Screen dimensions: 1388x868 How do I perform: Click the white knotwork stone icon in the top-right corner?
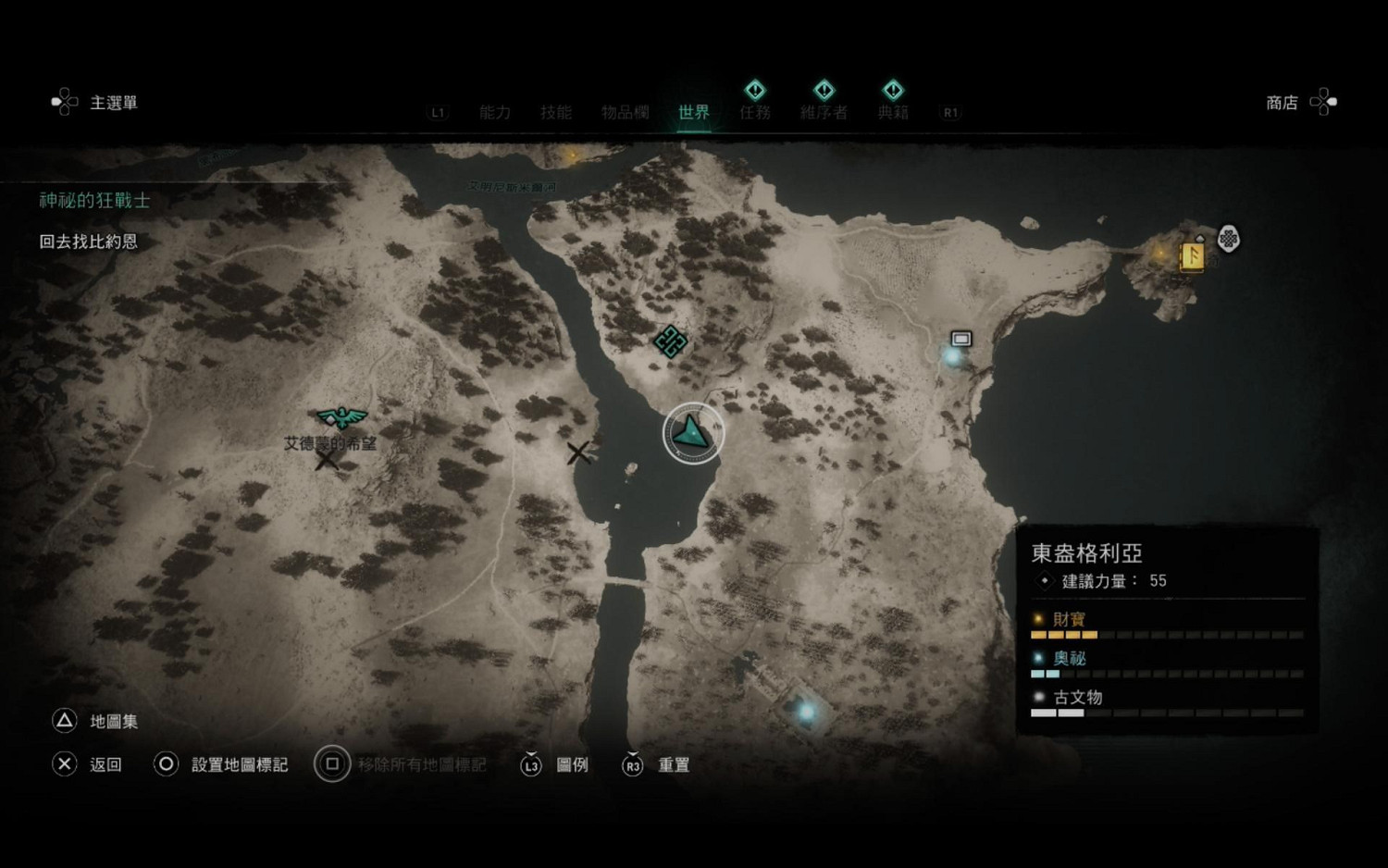click(1228, 239)
